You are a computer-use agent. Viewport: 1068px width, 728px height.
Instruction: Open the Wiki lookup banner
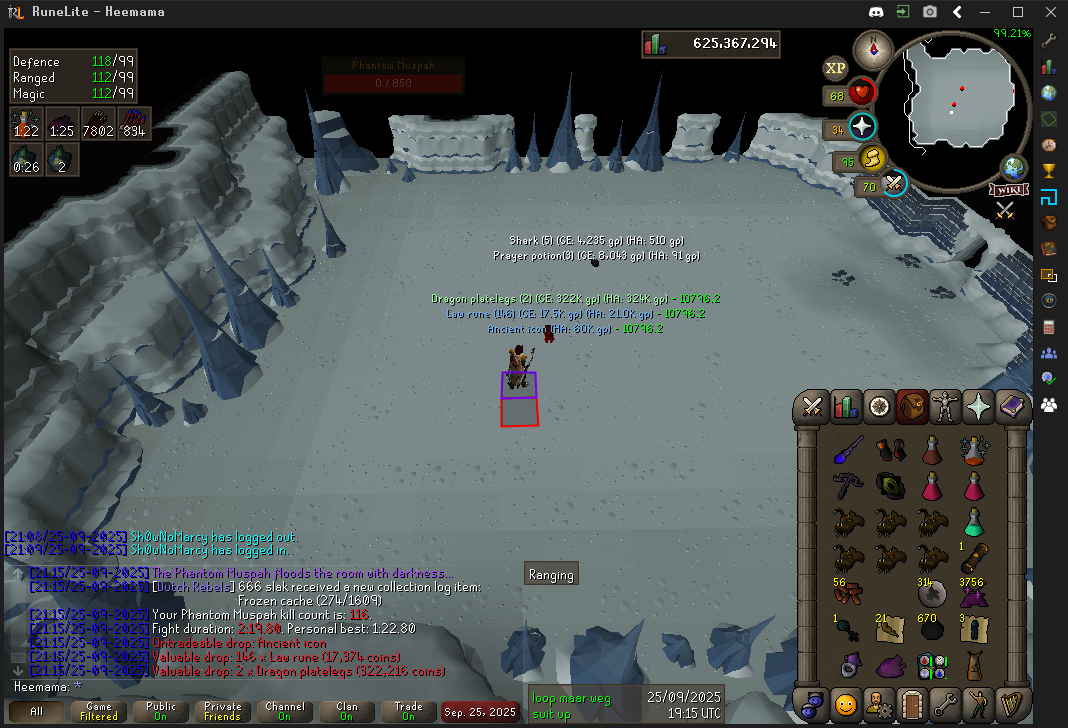tap(1009, 190)
